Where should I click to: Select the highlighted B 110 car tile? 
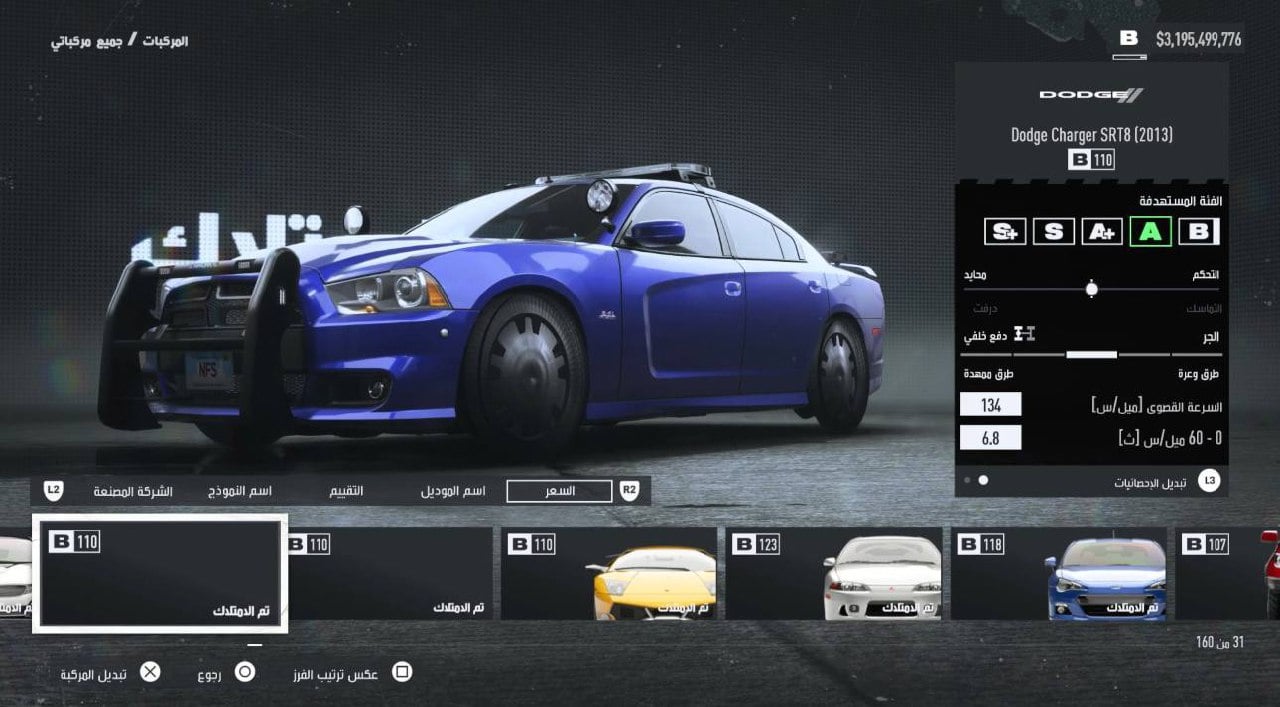(160, 573)
